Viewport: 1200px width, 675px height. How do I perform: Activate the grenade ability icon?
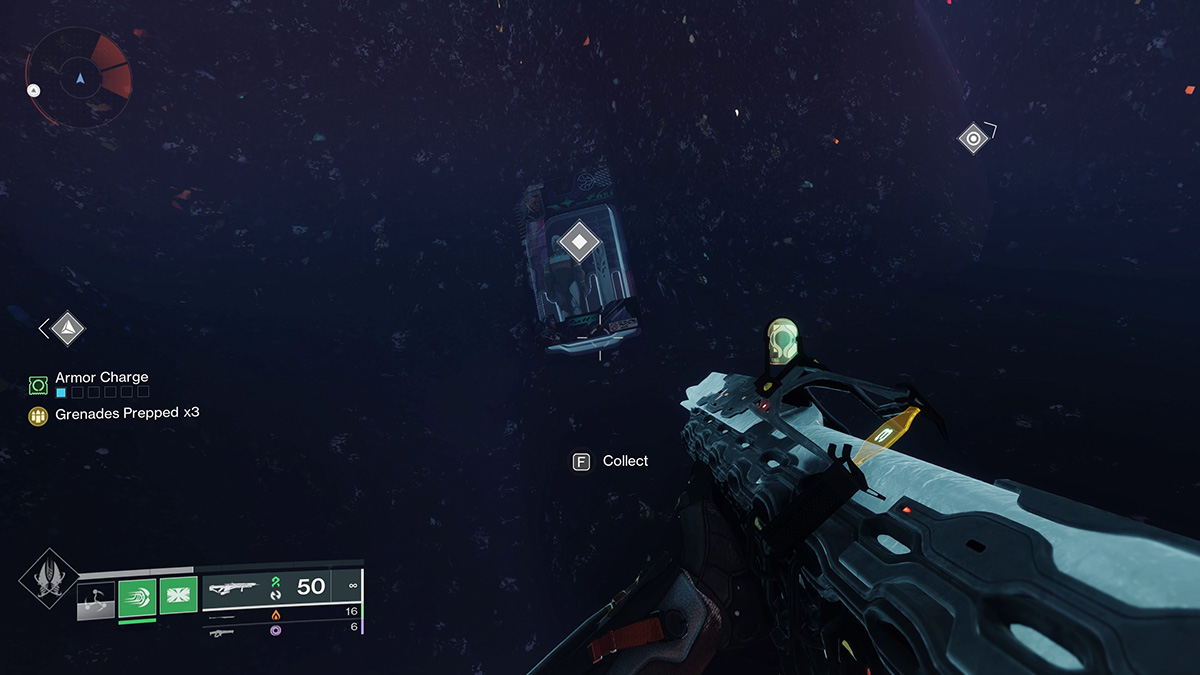pos(97,601)
